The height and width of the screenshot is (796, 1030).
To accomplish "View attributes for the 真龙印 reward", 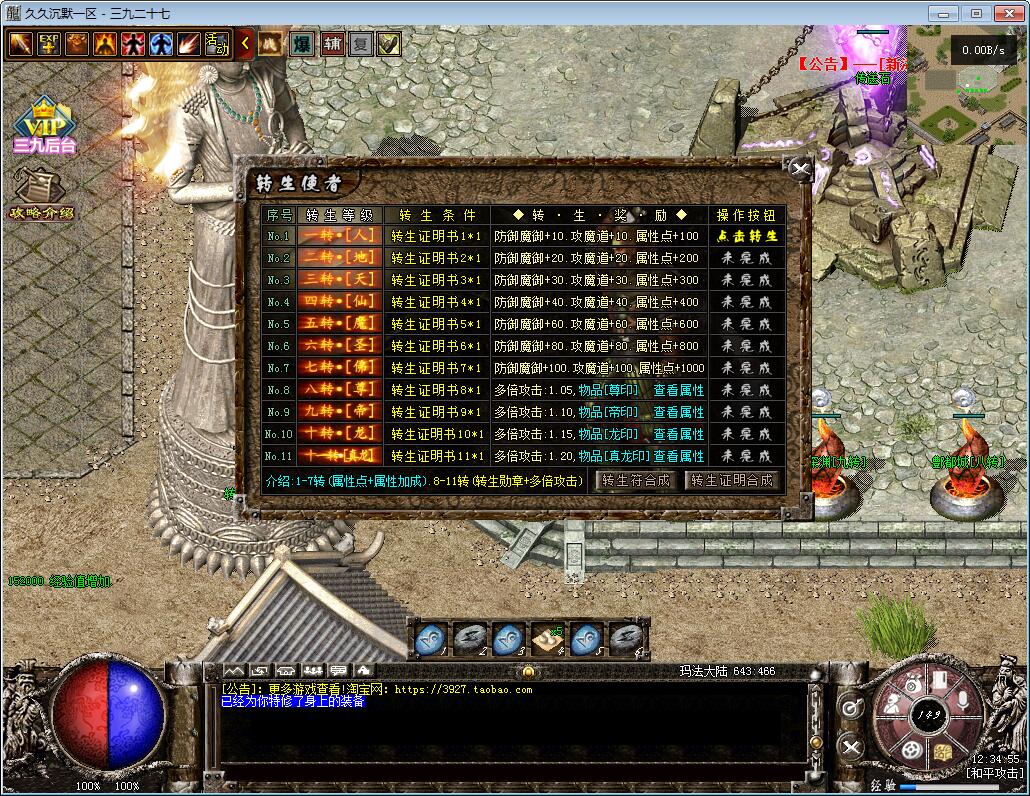I will coord(679,456).
